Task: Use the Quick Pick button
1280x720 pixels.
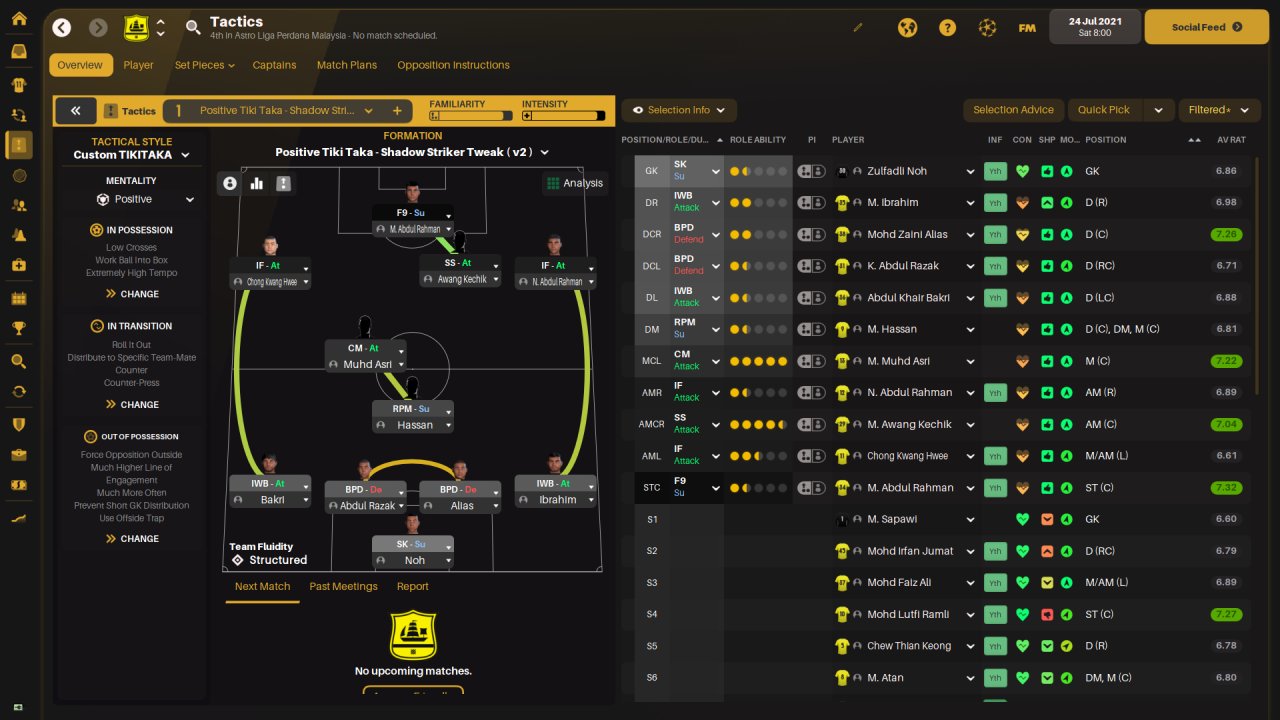Action: click(x=1104, y=110)
